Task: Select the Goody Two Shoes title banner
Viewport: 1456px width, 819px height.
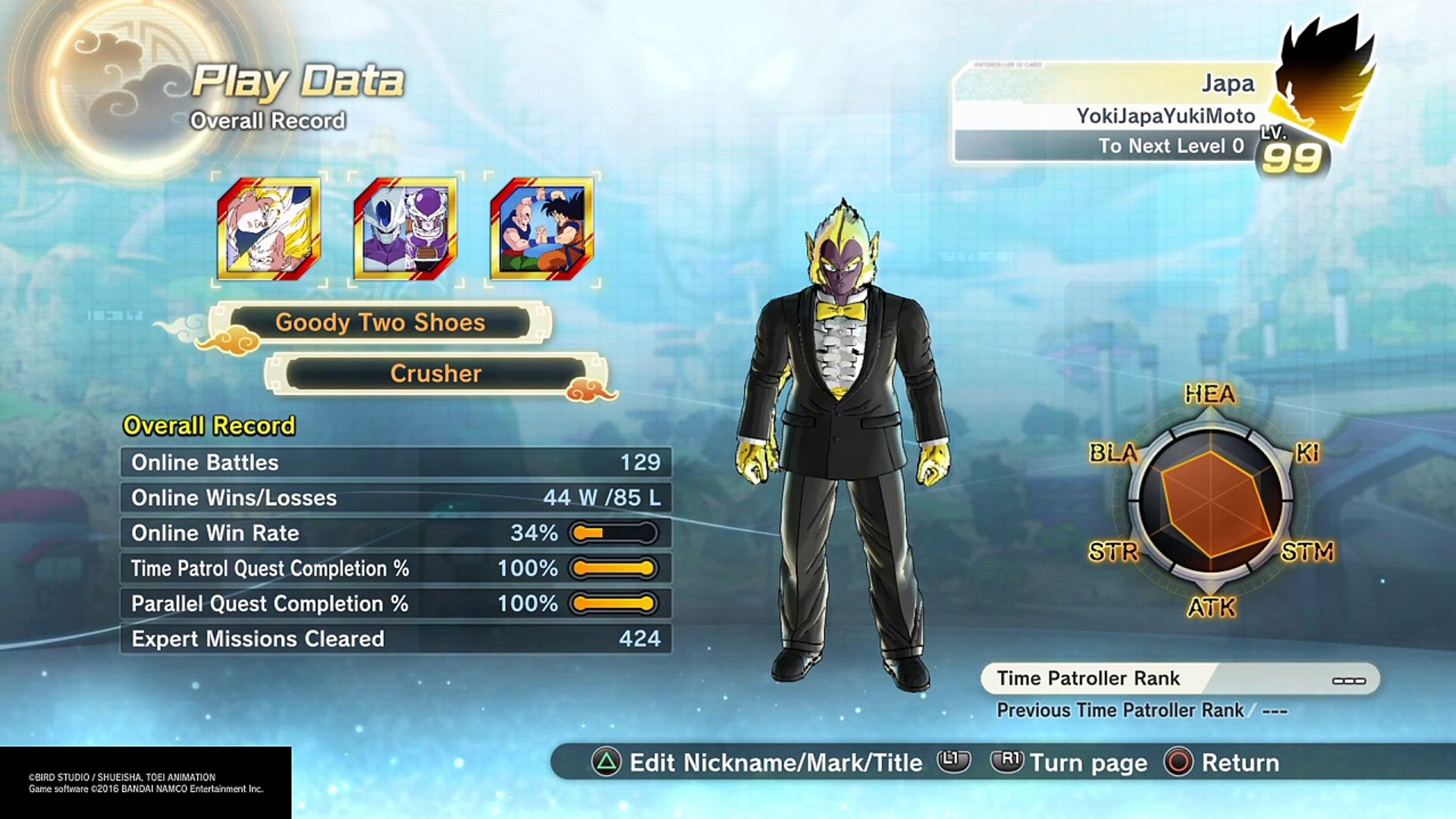Action: 380,322
